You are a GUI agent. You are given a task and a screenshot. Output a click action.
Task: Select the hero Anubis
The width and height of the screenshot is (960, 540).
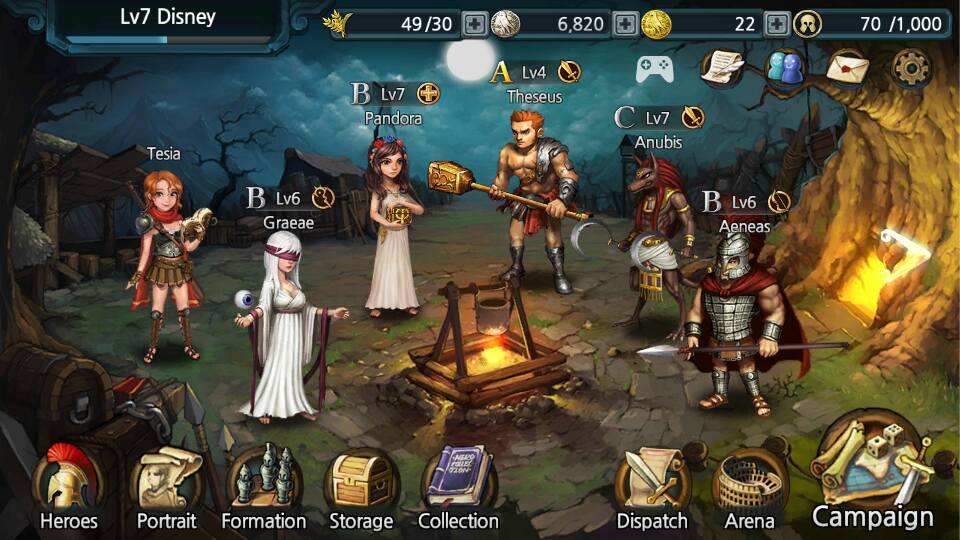(655, 240)
